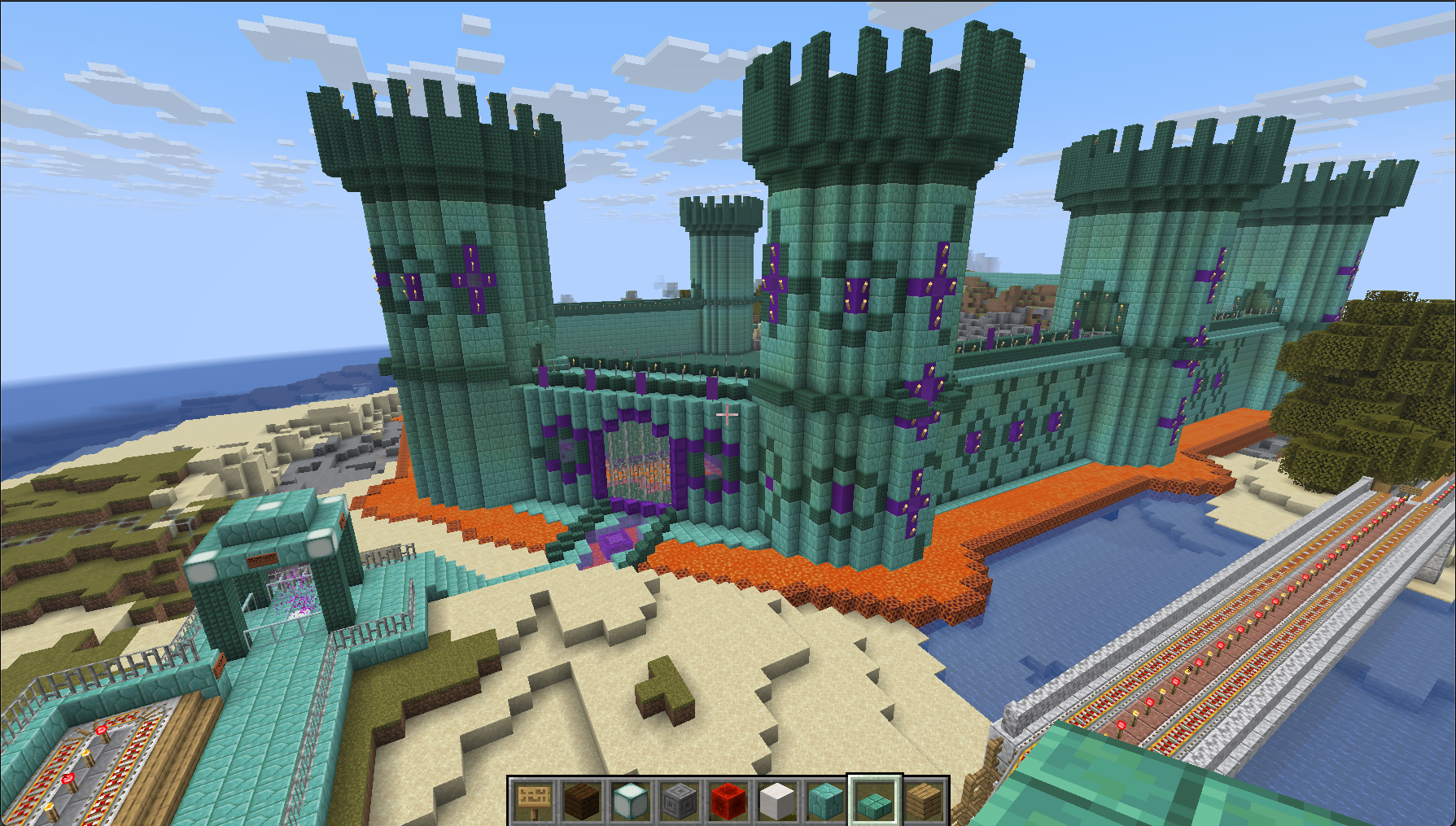Click the highlighted prismarine brick slab slot
Image resolution: width=1456 pixels, height=826 pixels.
click(875, 800)
